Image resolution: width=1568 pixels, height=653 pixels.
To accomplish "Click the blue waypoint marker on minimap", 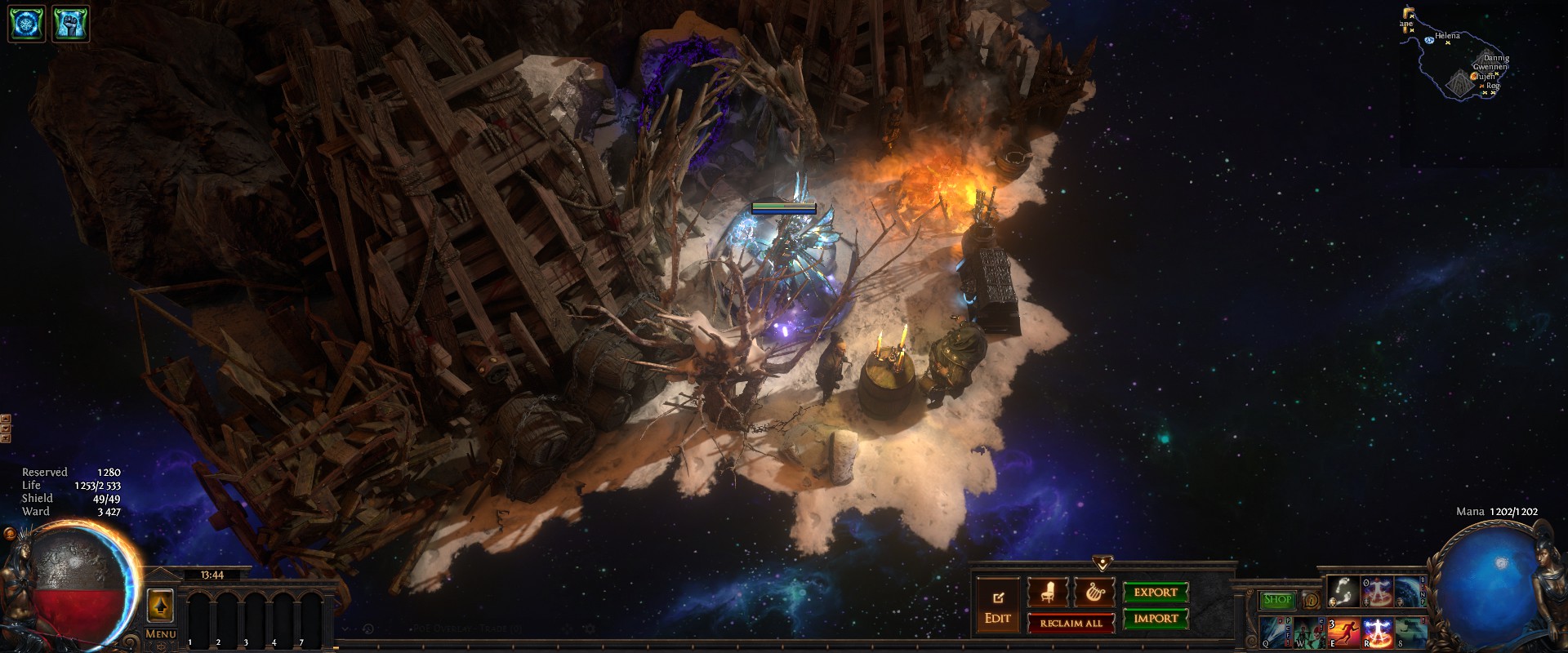I will pyautogui.click(x=1429, y=40).
